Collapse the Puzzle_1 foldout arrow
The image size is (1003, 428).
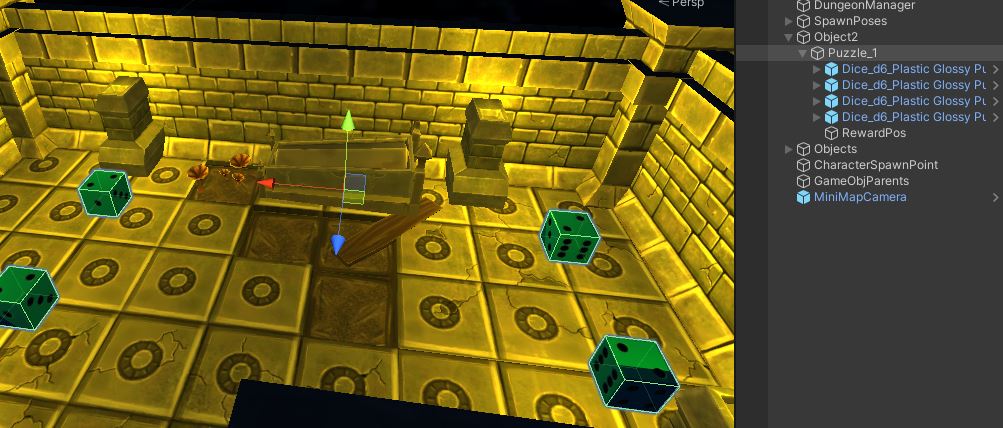tap(803, 53)
